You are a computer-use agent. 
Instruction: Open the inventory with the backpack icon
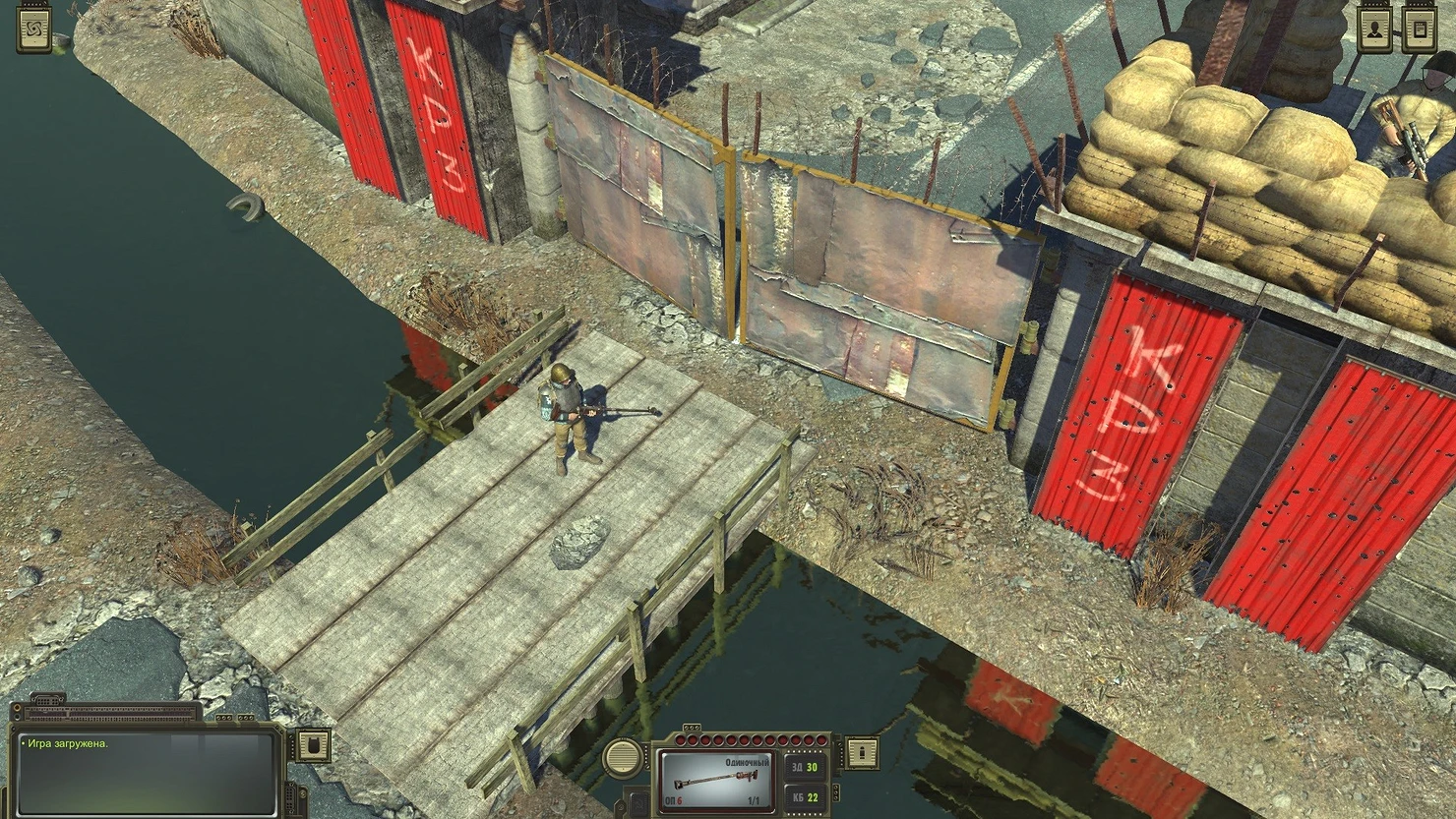[314, 746]
